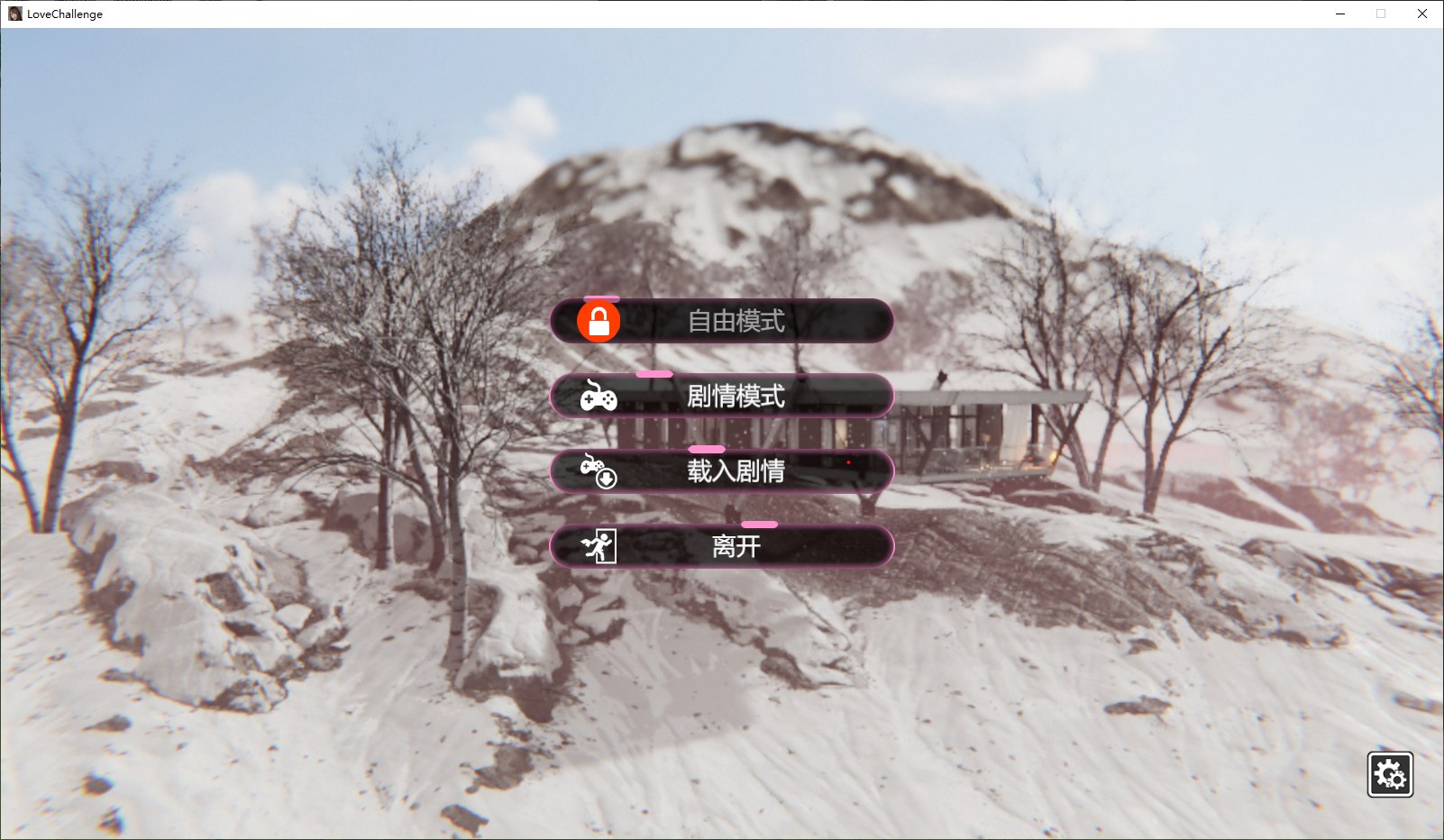Choose 载入剧情 from the main menu
The image size is (1444, 840).
click(736, 470)
